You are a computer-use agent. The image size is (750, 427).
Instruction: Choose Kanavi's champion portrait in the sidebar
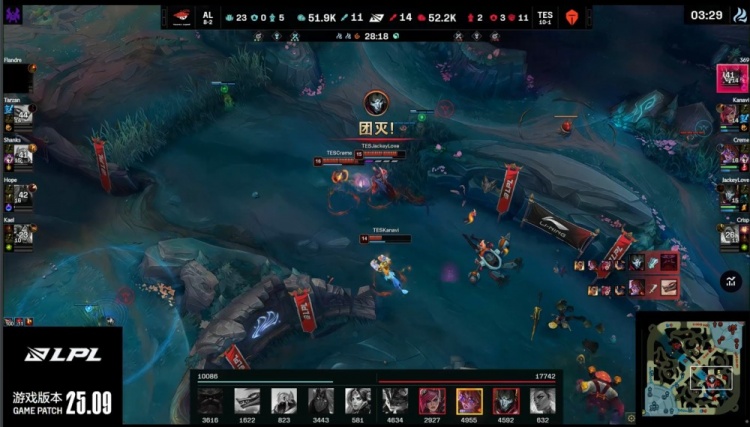click(728, 116)
